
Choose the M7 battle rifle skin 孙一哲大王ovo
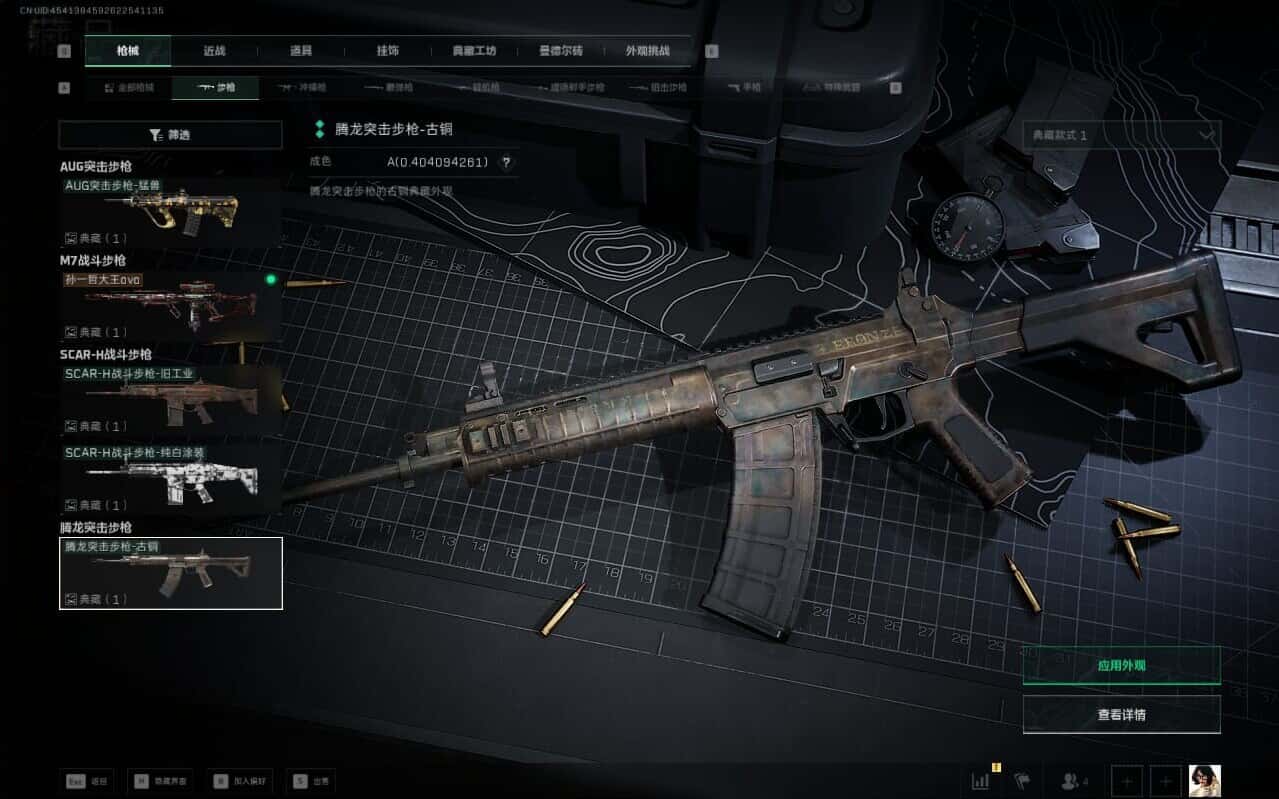pyautogui.click(x=170, y=306)
